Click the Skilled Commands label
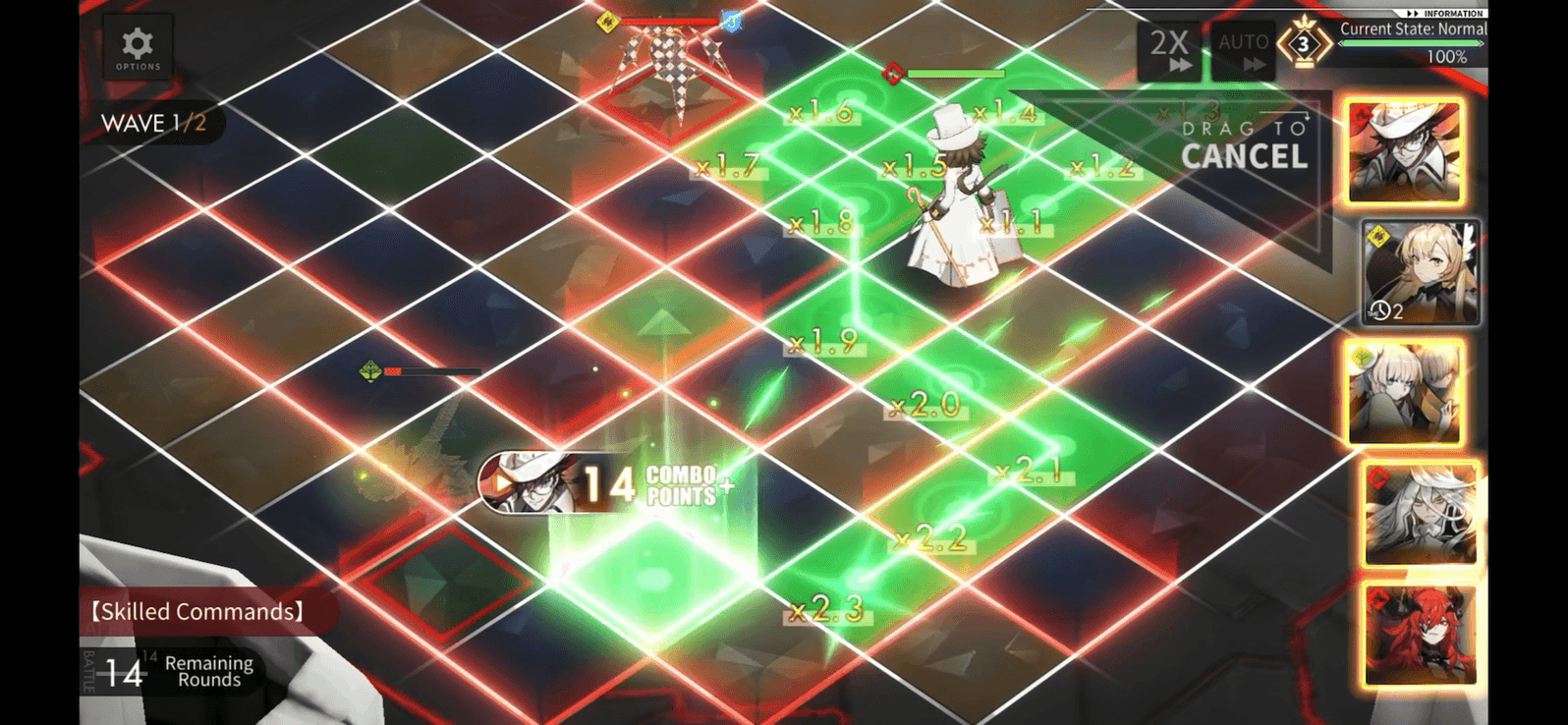Viewport: 1568px width, 725px height. [193, 611]
